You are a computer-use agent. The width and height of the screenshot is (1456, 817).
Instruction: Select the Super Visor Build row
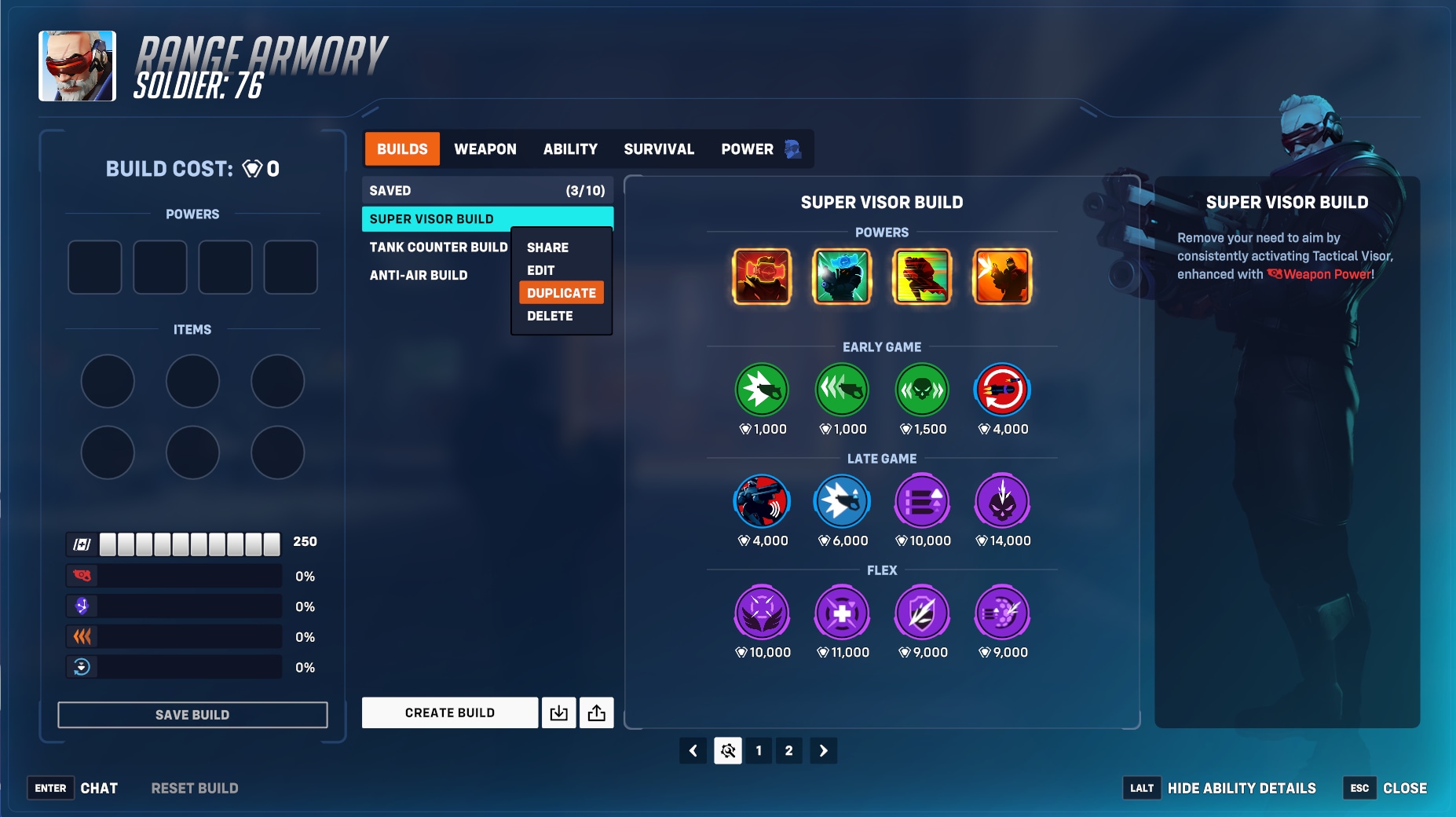pos(487,219)
